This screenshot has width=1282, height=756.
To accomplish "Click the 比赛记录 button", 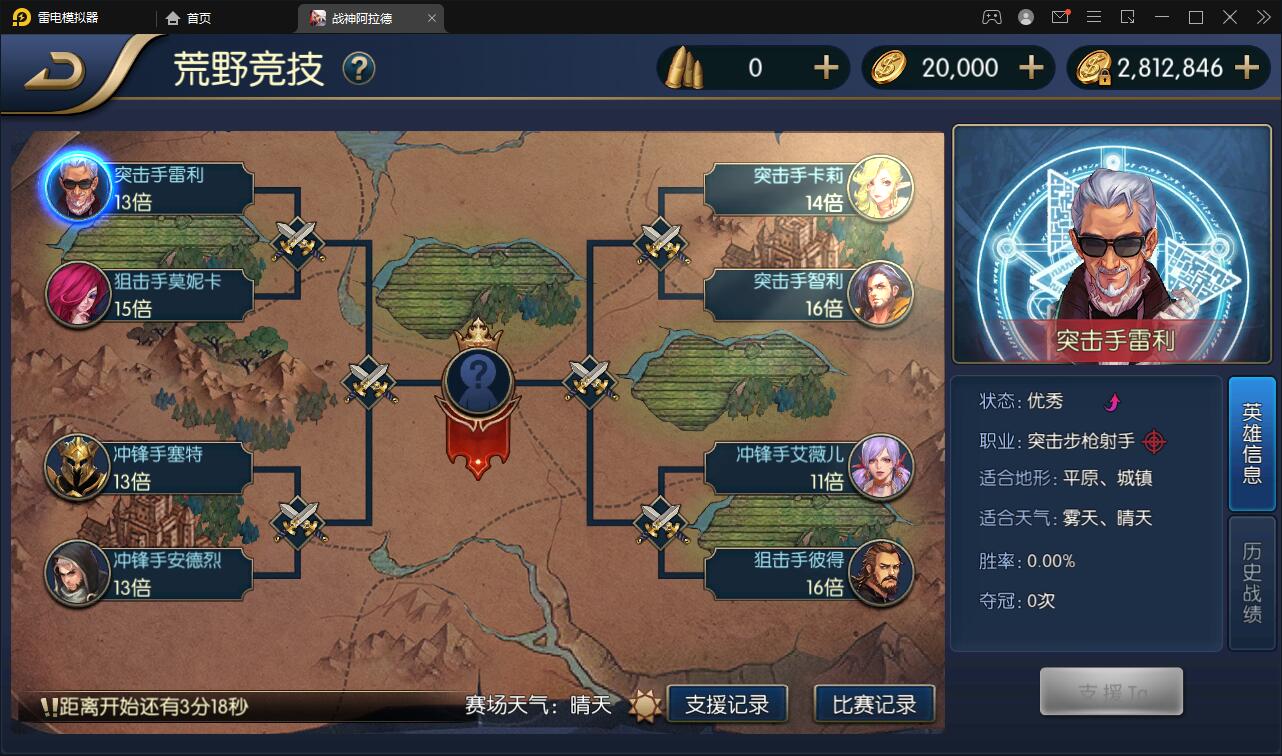I will [x=875, y=703].
